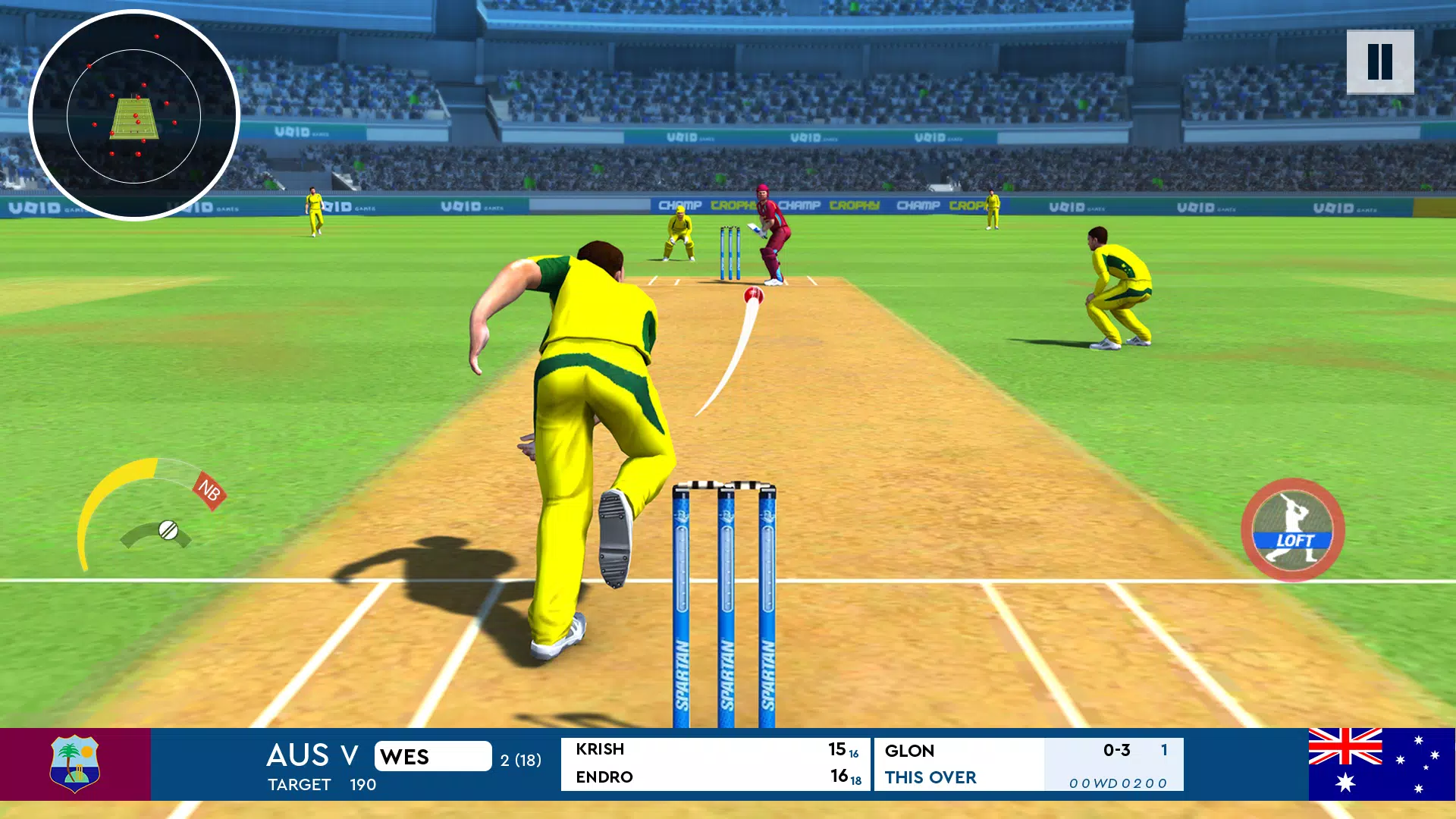Expand the THIS OVER ball breakdown
This screenshot has width=1456, height=819.
point(930,778)
